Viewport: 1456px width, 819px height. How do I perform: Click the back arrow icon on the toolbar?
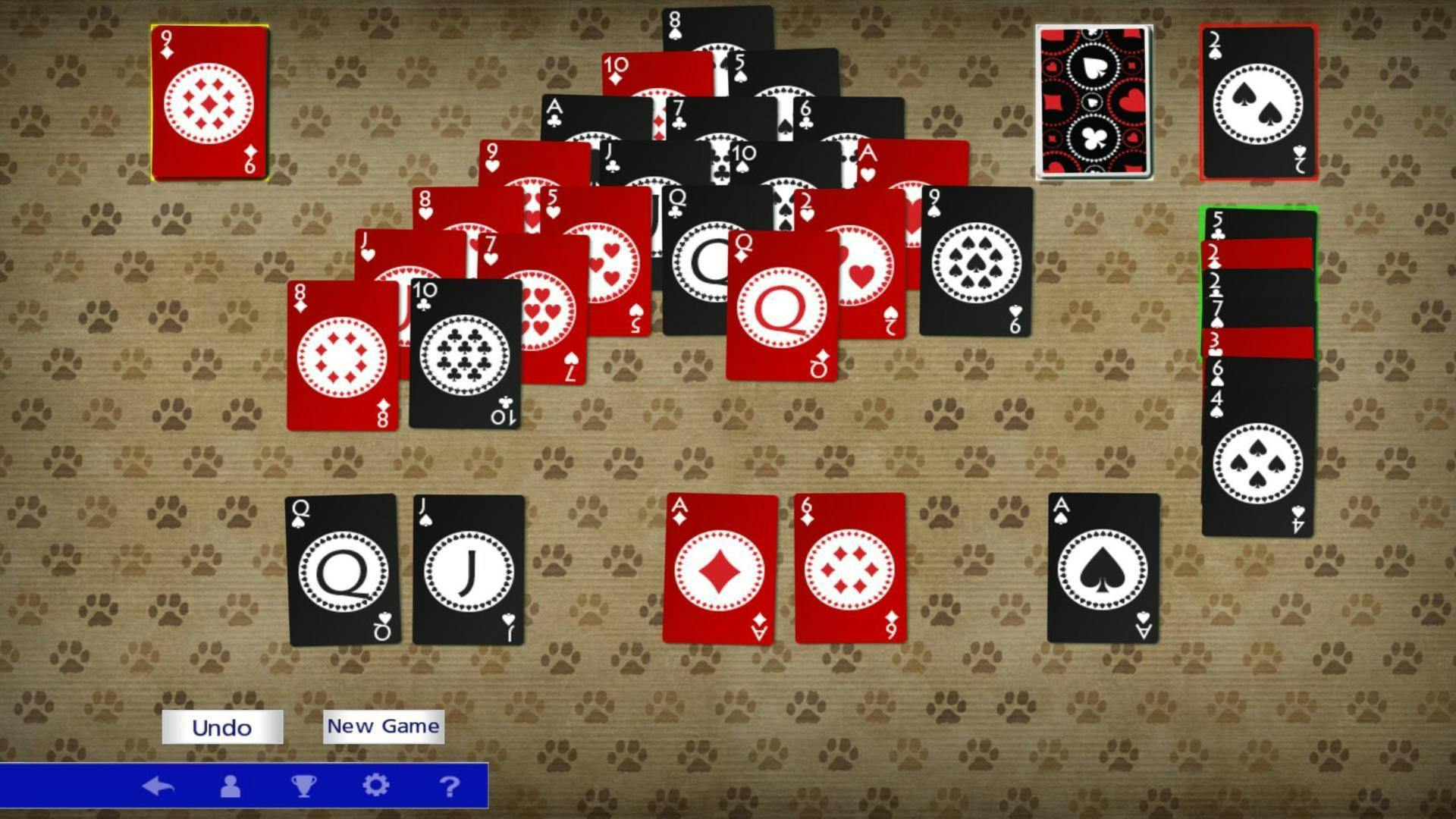click(x=159, y=786)
